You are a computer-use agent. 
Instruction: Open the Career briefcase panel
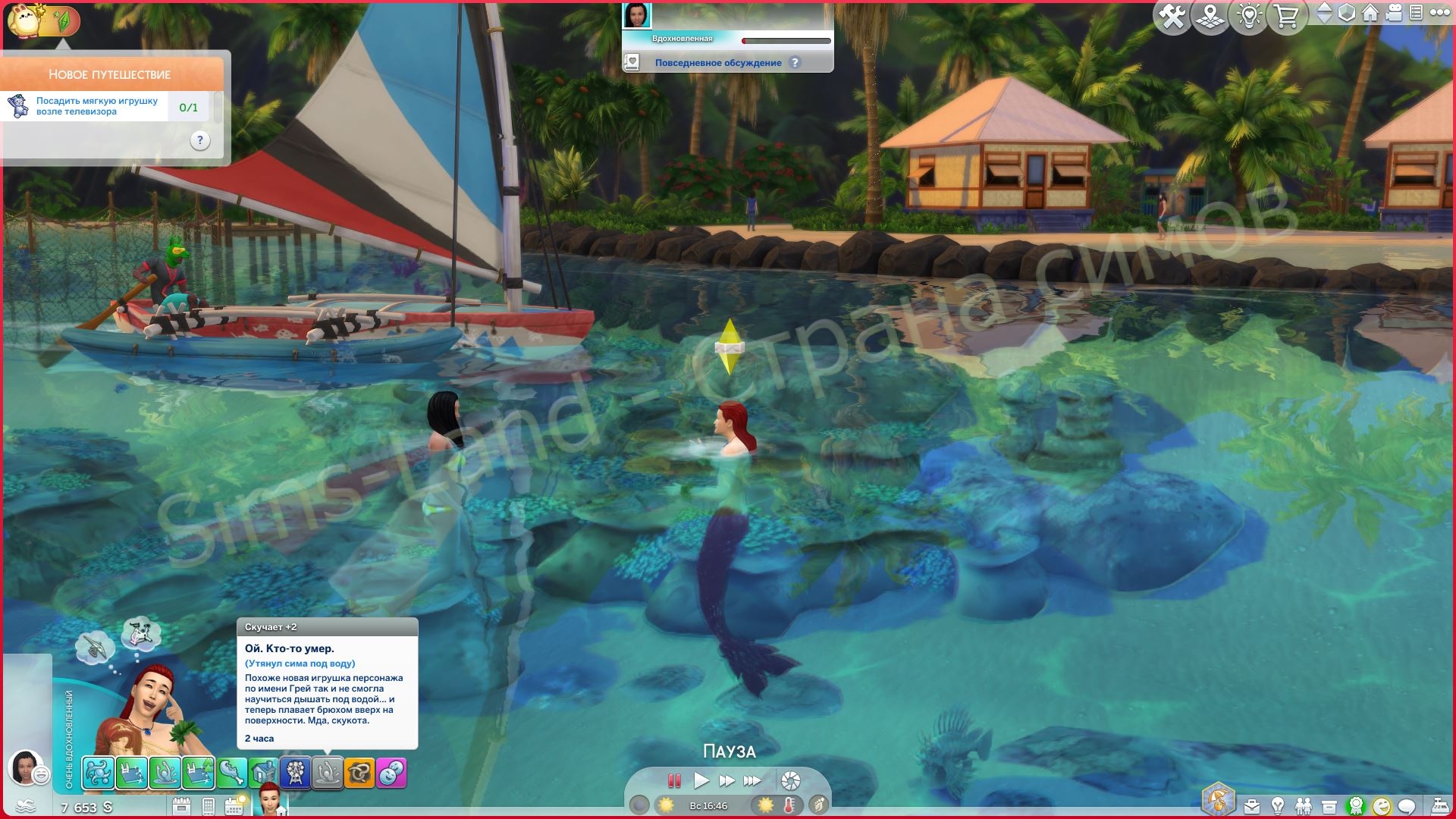point(1251,806)
